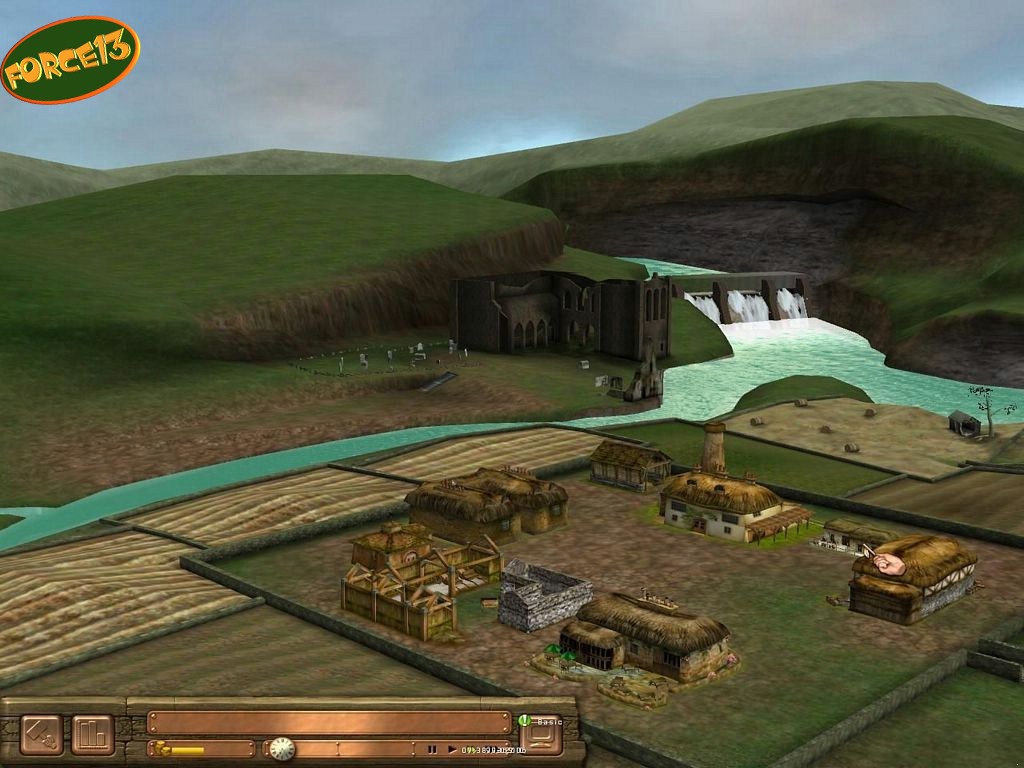Click the clock dial on the time bar
This screenshot has width=1024, height=768.
tap(282, 748)
